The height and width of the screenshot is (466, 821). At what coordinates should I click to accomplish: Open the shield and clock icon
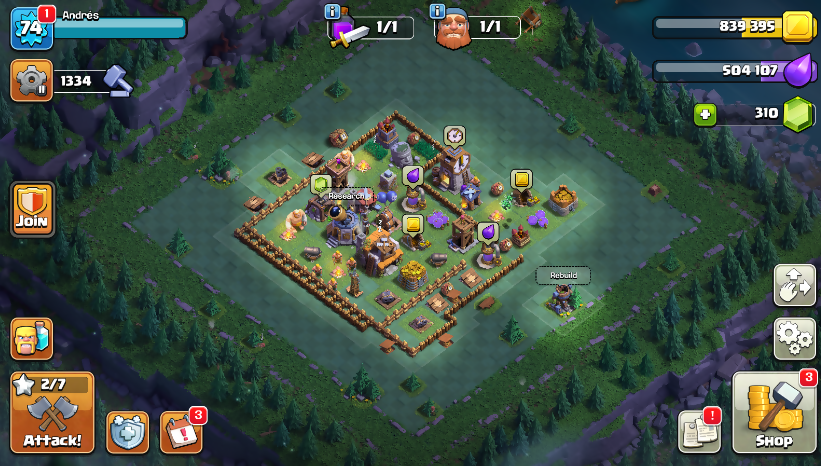(x=127, y=431)
